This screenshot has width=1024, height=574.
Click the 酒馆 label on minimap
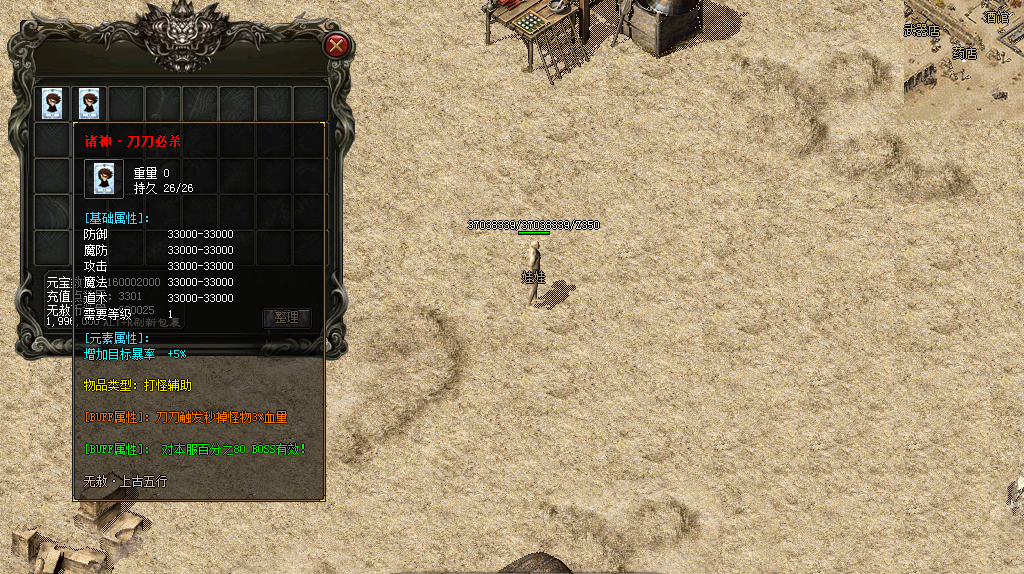[995, 17]
